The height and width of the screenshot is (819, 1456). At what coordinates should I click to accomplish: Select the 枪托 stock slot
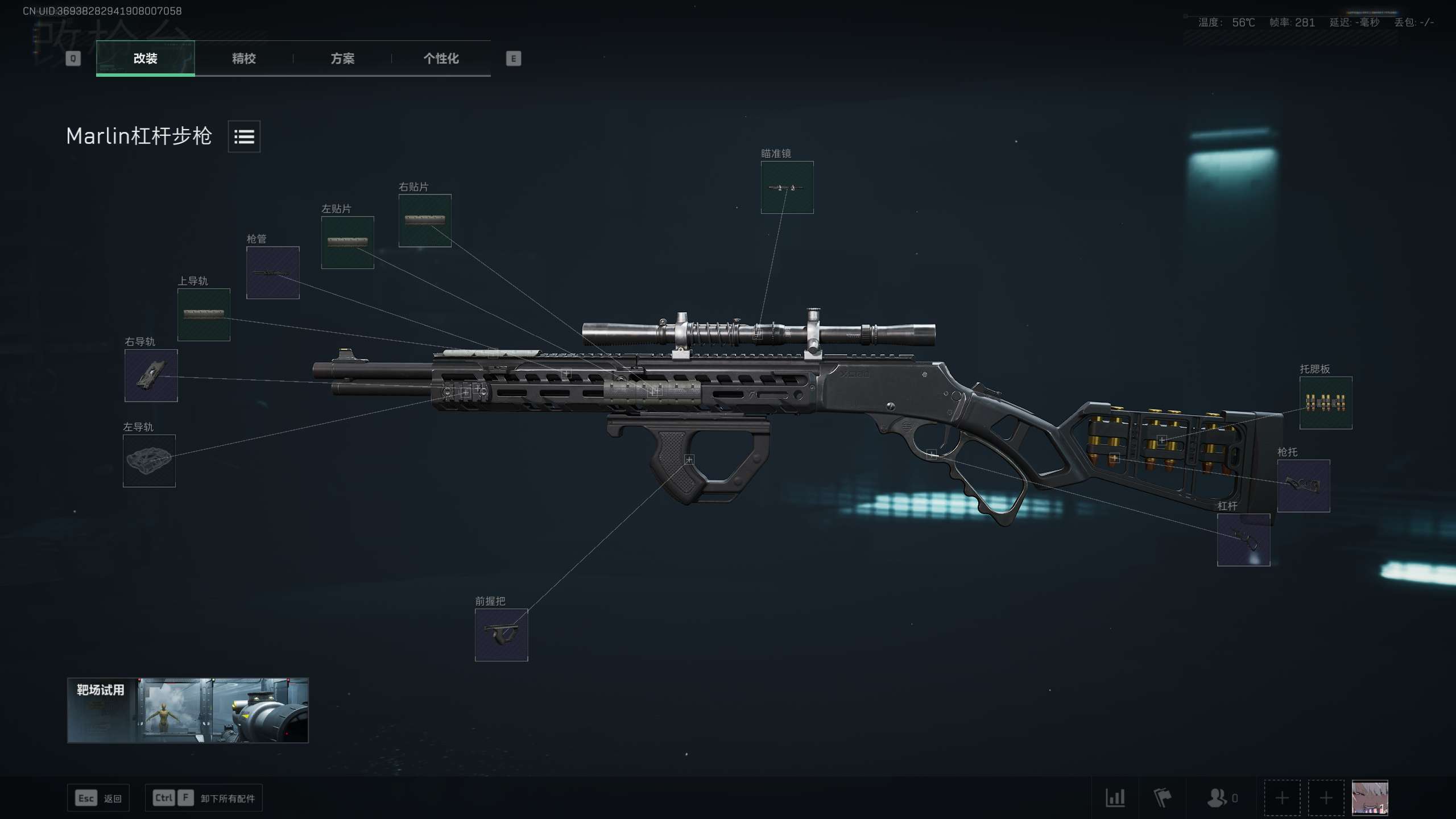click(x=1303, y=486)
